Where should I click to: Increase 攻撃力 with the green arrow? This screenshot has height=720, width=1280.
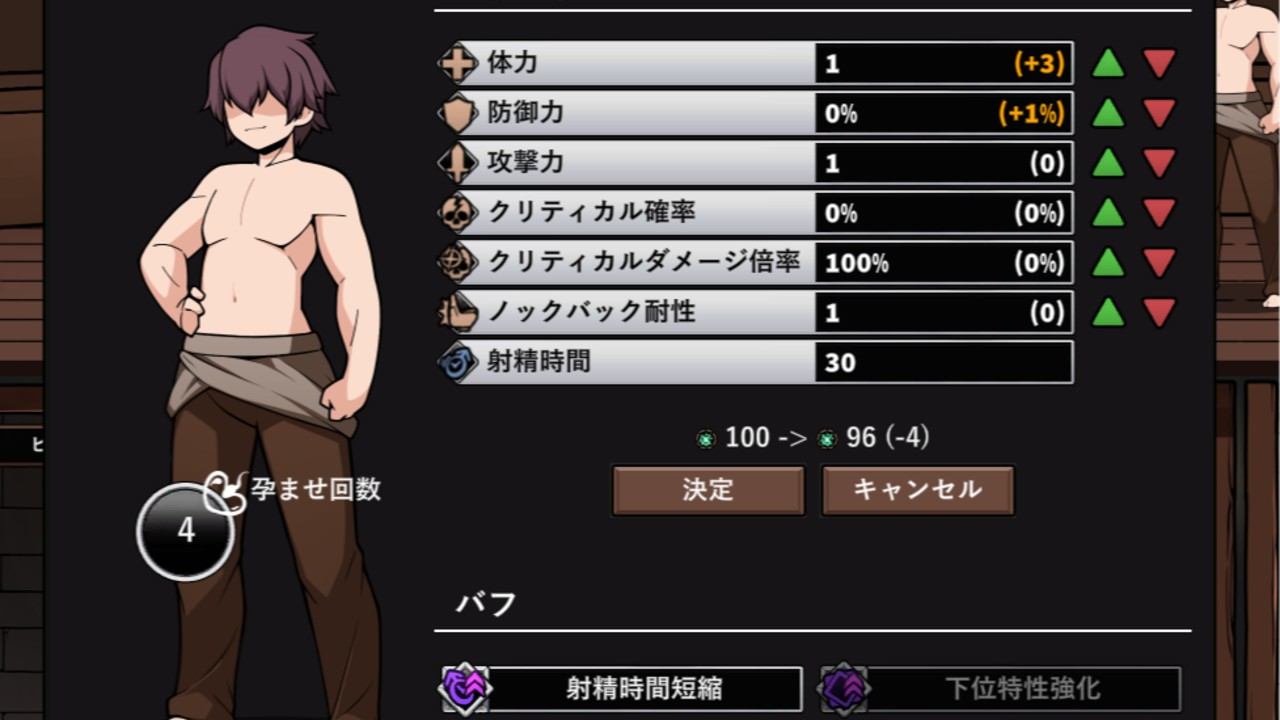[x=1108, y=163]
